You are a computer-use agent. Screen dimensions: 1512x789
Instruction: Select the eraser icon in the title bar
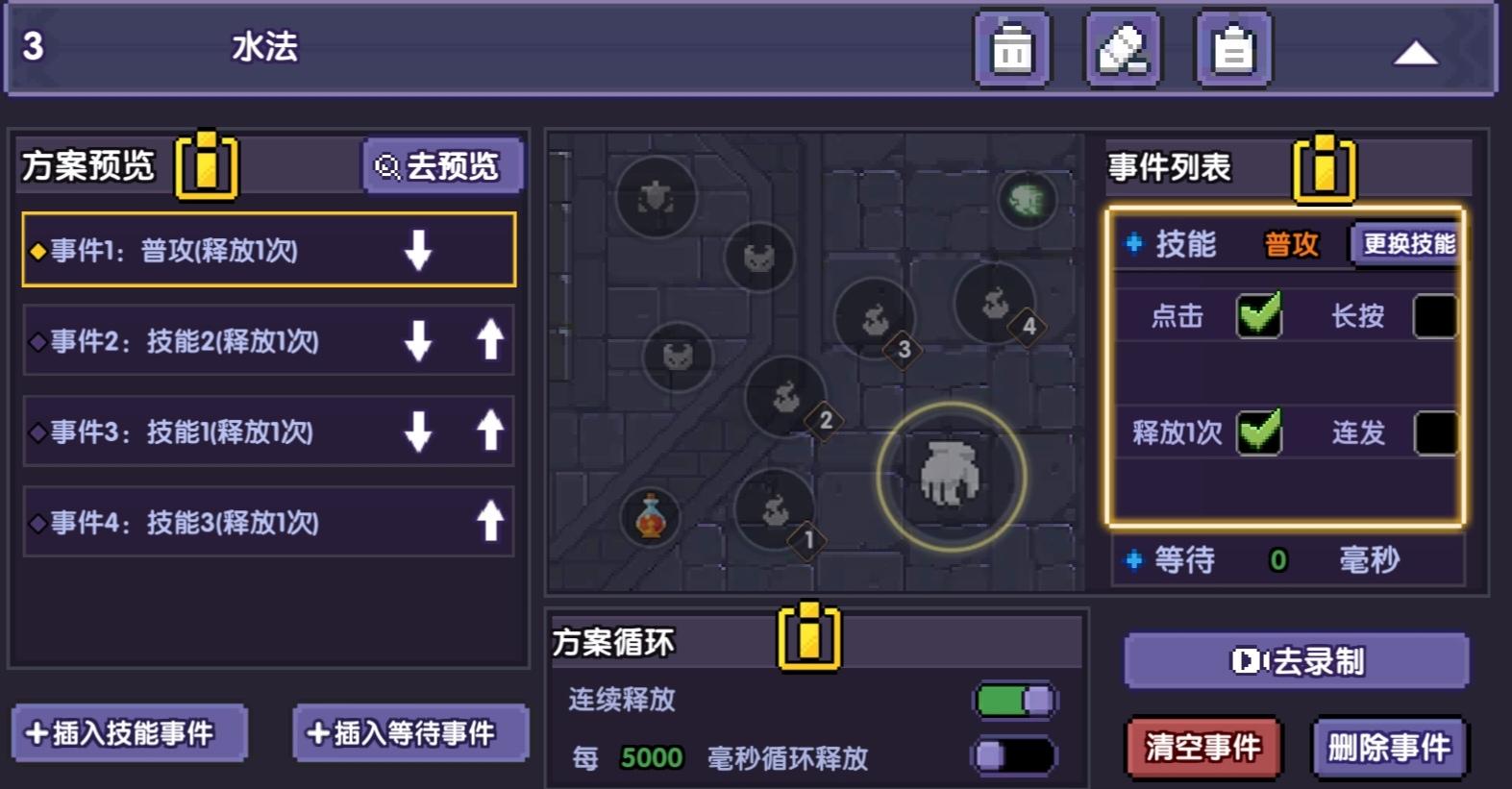(x=1123, y=46)
